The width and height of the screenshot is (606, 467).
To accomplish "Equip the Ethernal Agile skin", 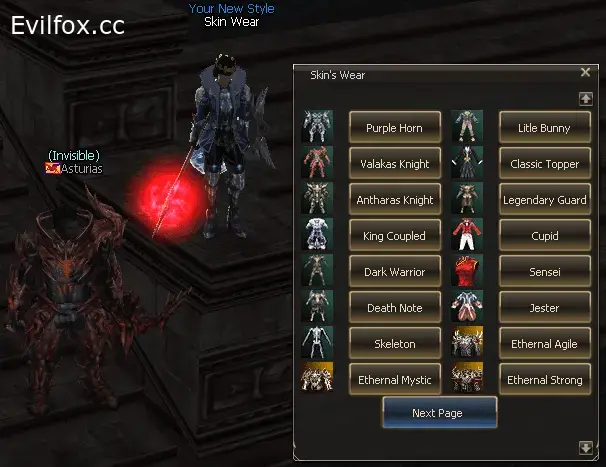I will (x=544, y=344).
